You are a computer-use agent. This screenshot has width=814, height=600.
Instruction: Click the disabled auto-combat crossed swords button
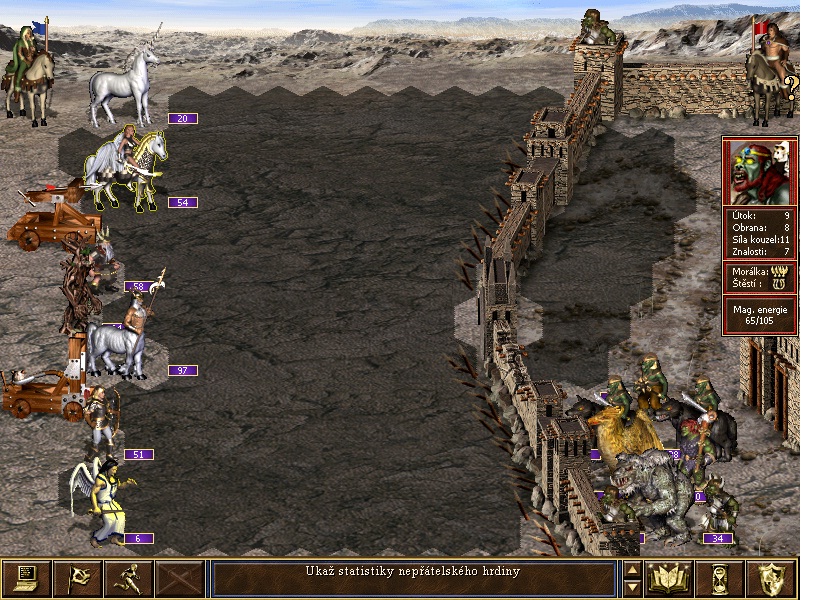click(x=179, y=578)
